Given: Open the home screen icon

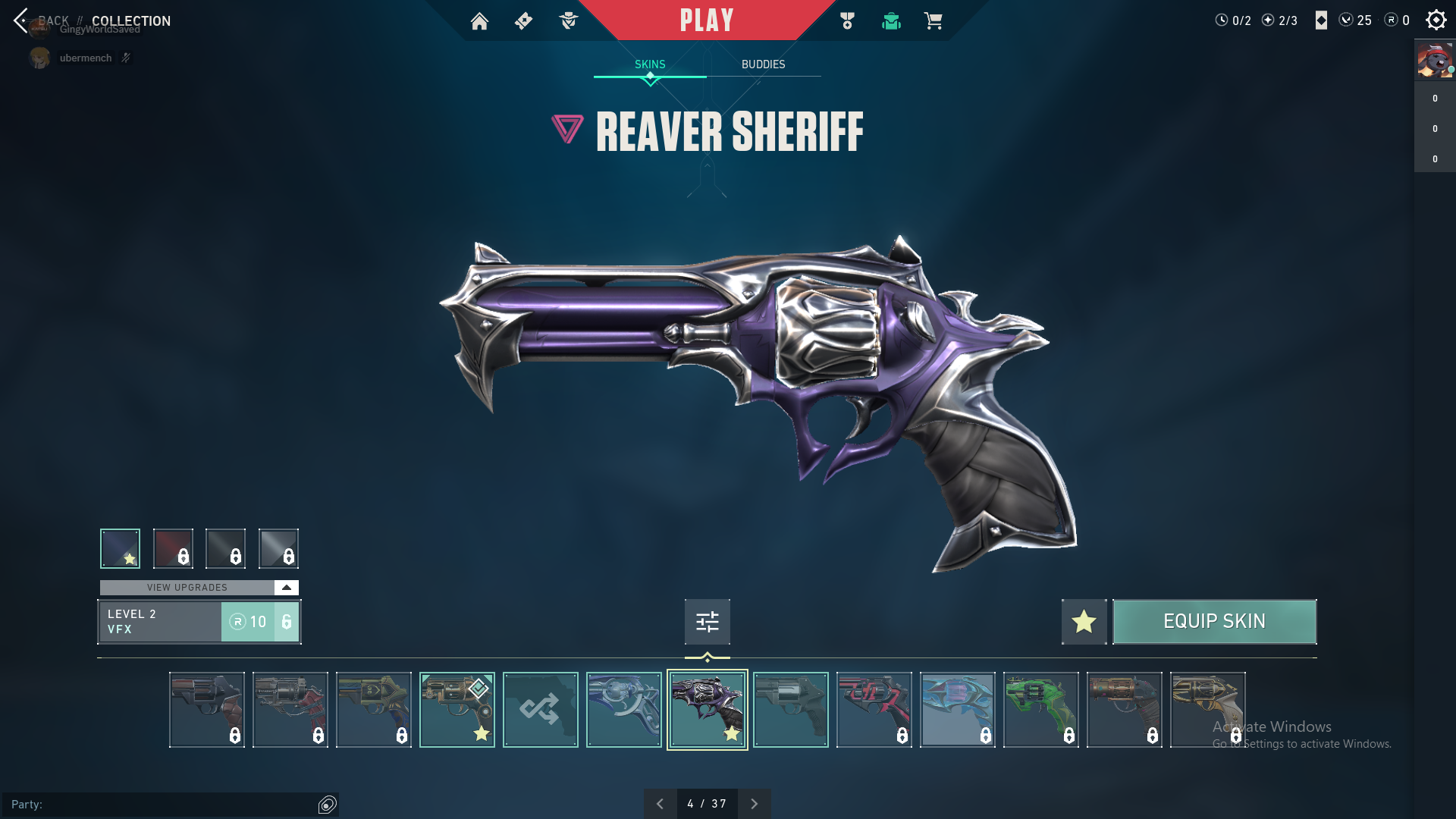Looking at the screenshot, I should (x=479, y=21).
